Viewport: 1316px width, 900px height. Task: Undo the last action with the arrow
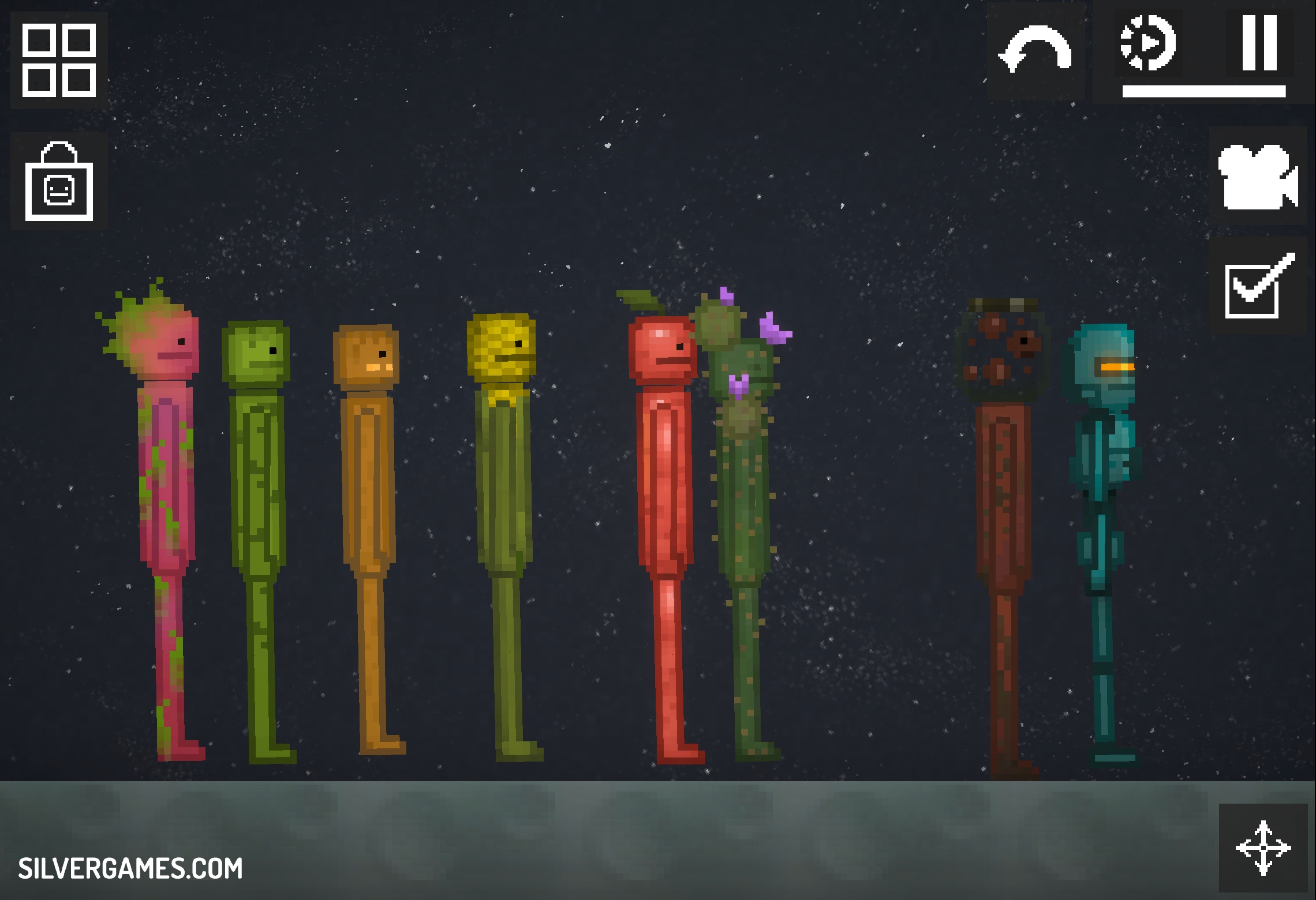point(1035,51)
